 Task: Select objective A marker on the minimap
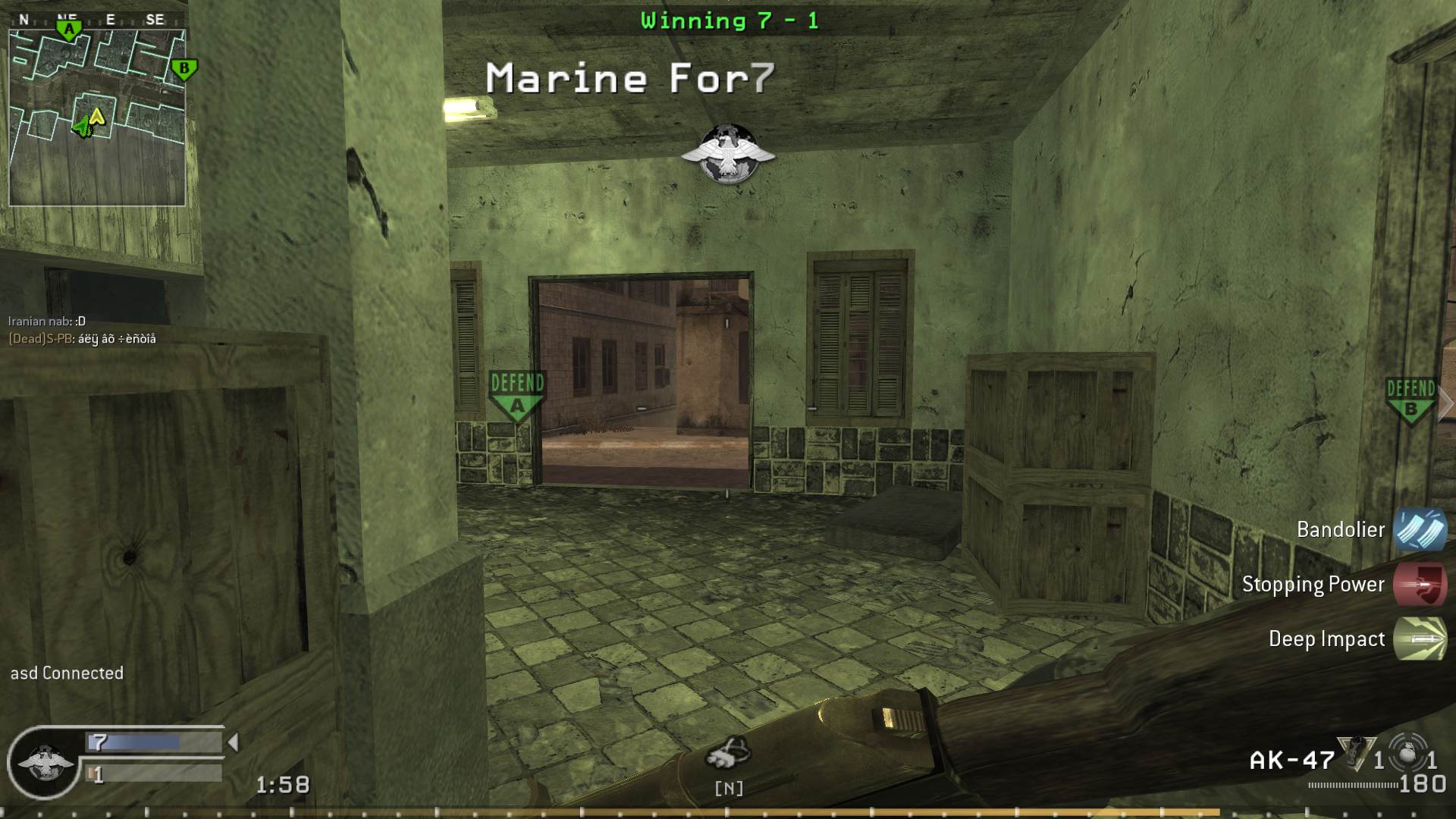(68, 27)
